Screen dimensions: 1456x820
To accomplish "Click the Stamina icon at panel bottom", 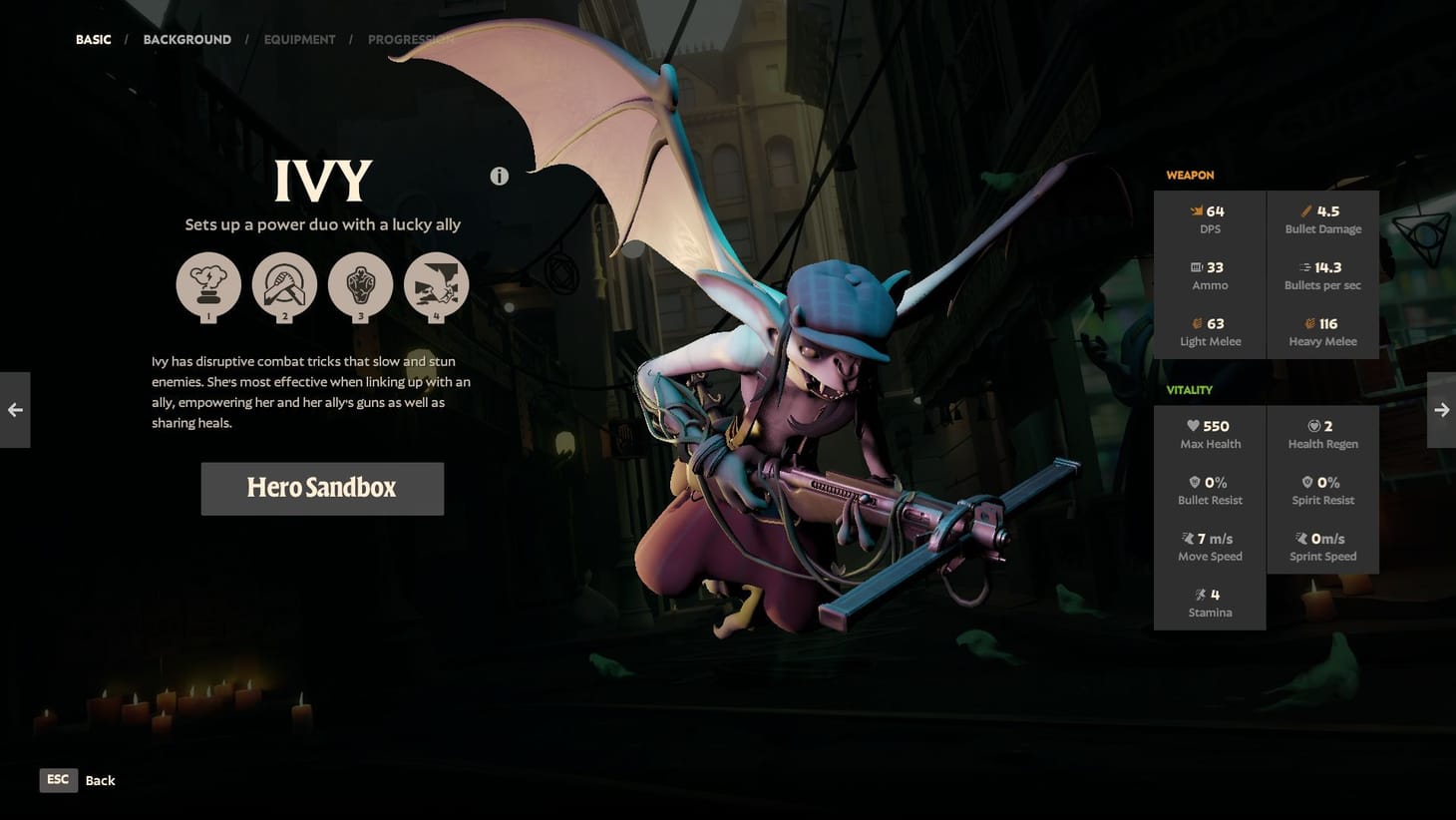I will [1200, 594].
